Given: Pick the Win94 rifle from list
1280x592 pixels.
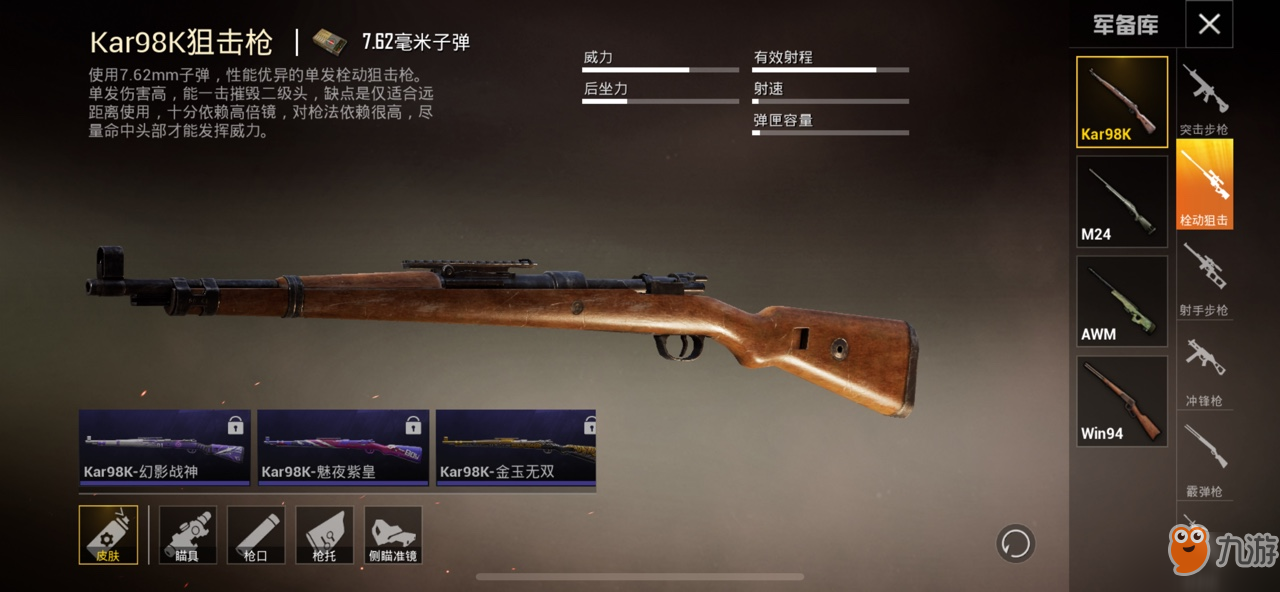Looking at the screenshot, I should click(x=1121, y=400).
